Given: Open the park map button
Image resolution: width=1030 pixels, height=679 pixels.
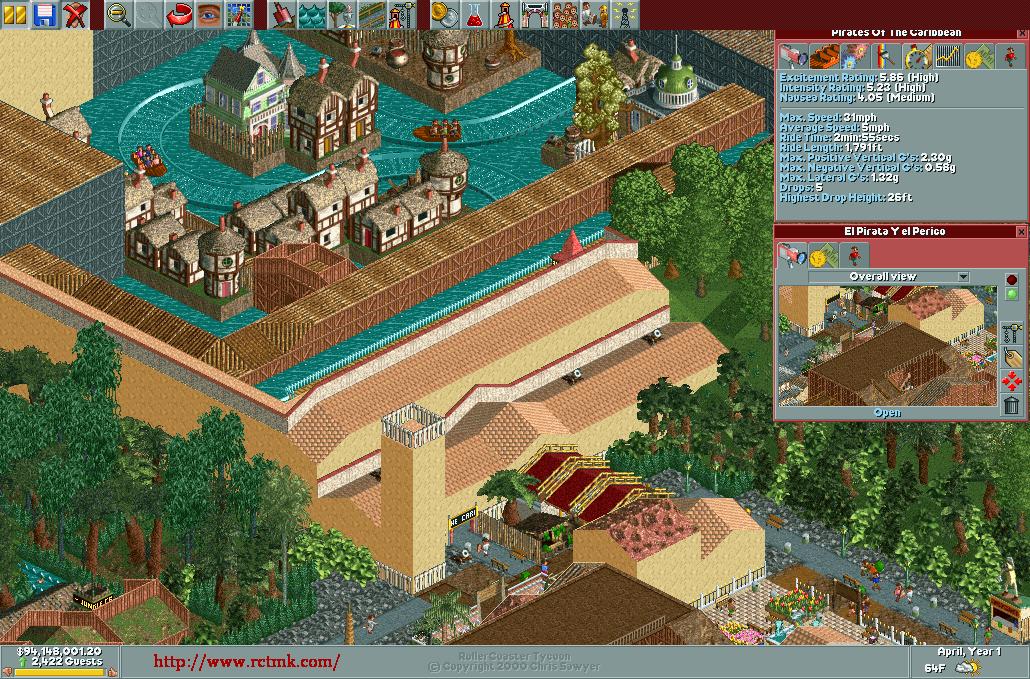Looking at the screenshot, I should click(238, 14).
